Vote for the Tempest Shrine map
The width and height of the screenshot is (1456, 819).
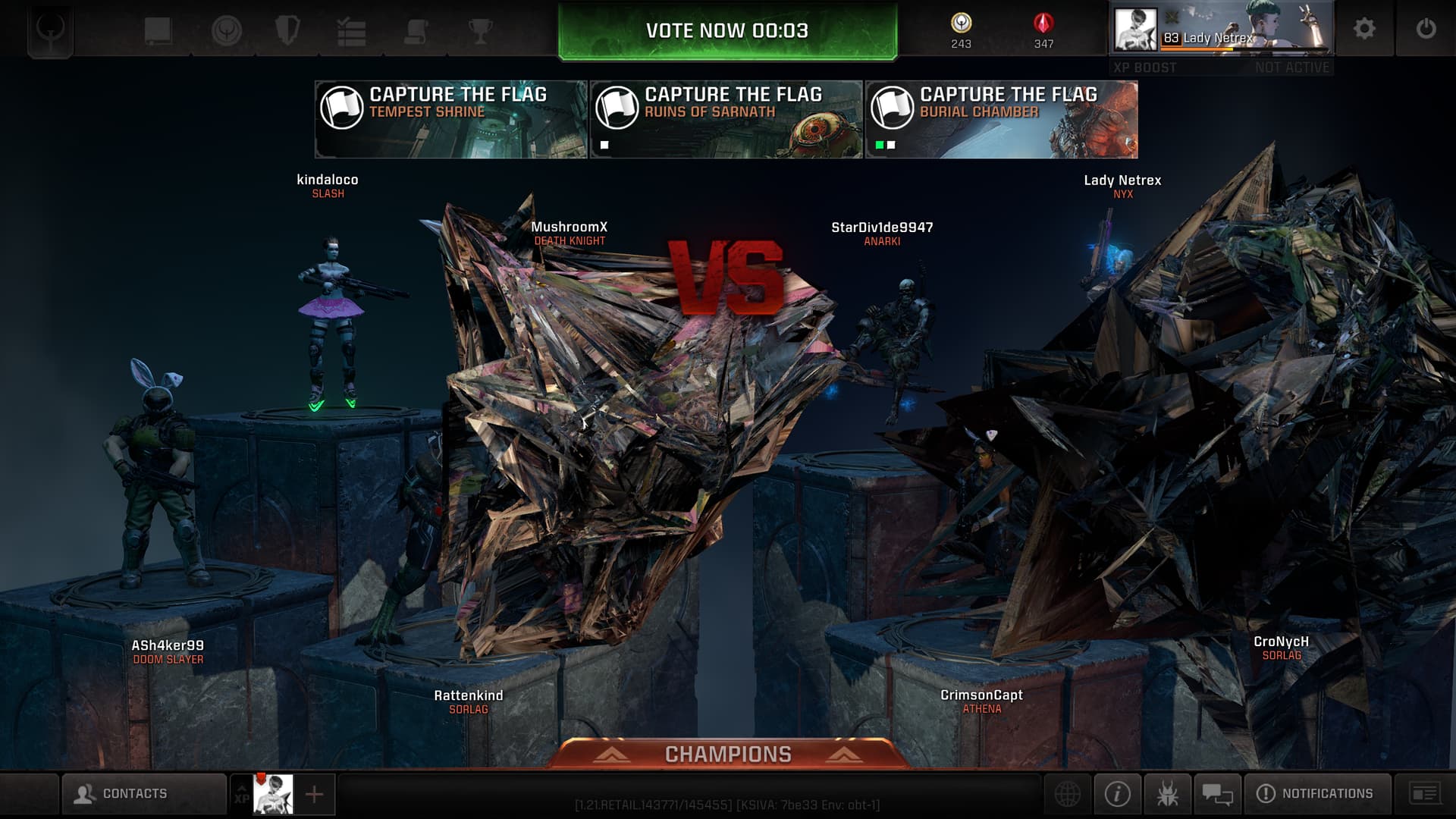click(451, 120)
